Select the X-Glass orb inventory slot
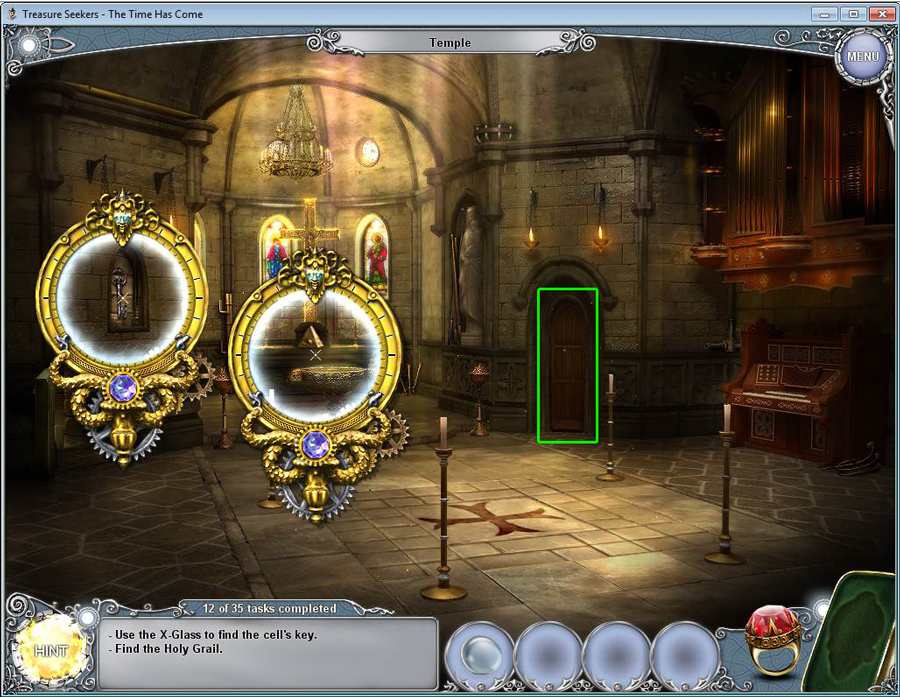The width and height of the screenshot is (900, 697). (478, 655)
